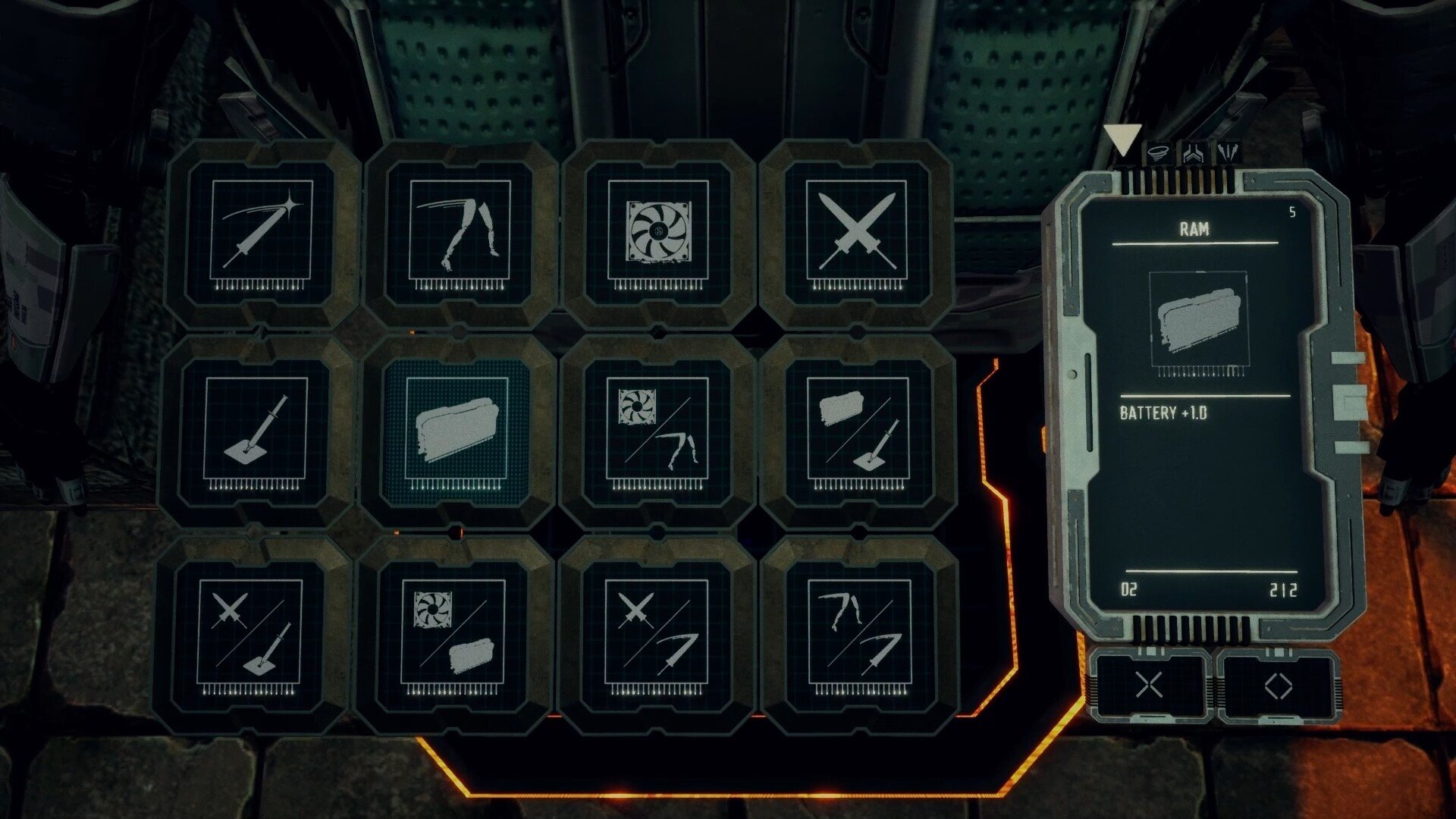This screenshot has height=819, width=1456.
Task: Choose the fan and legs combo chip
Action: tap(657, 431)
